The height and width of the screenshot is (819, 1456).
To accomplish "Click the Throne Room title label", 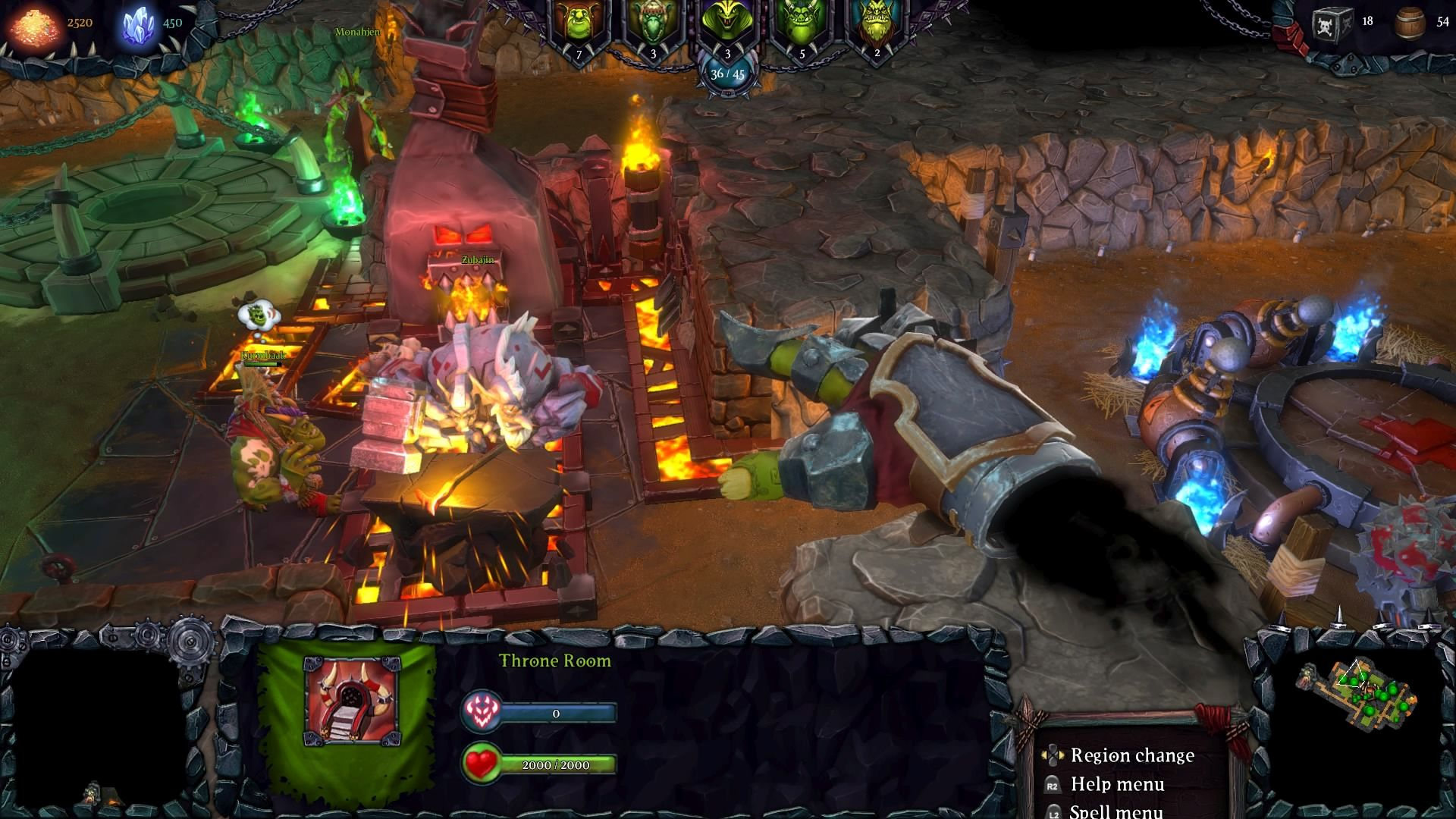I will pyautogui.click(x=554, y=661).
